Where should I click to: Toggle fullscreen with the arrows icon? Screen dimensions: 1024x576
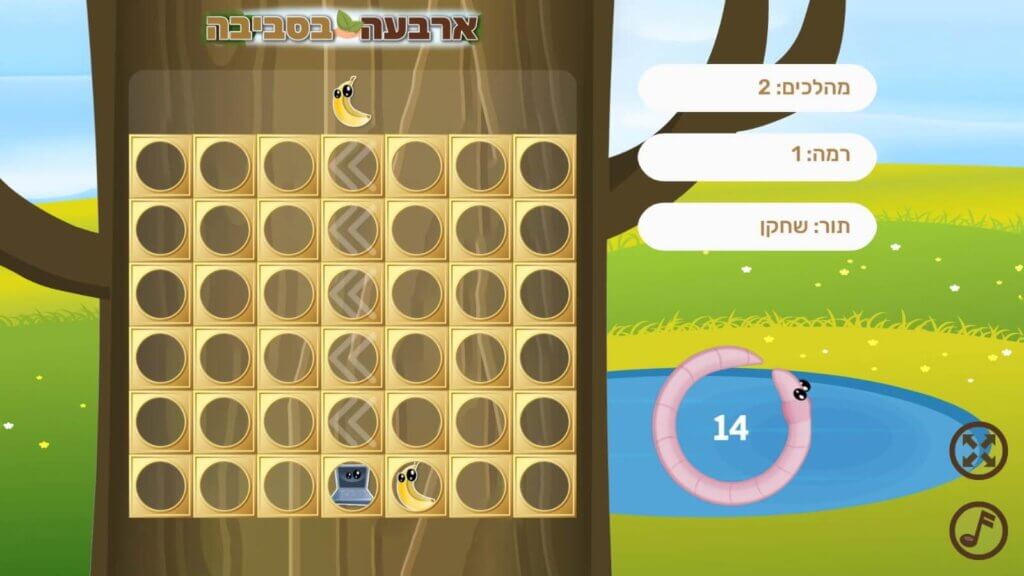coord(978,450)
